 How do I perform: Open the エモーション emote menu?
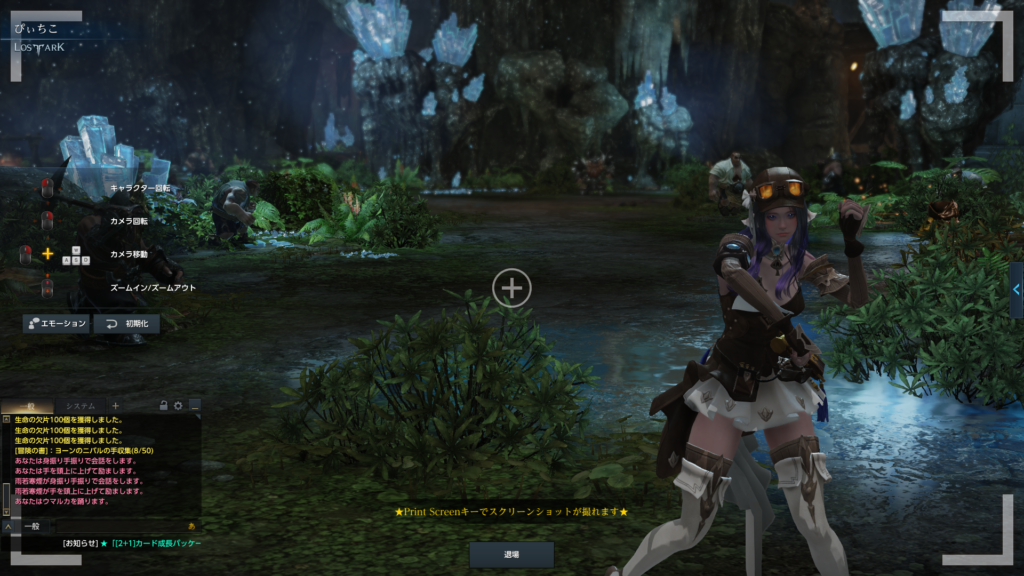56,323
